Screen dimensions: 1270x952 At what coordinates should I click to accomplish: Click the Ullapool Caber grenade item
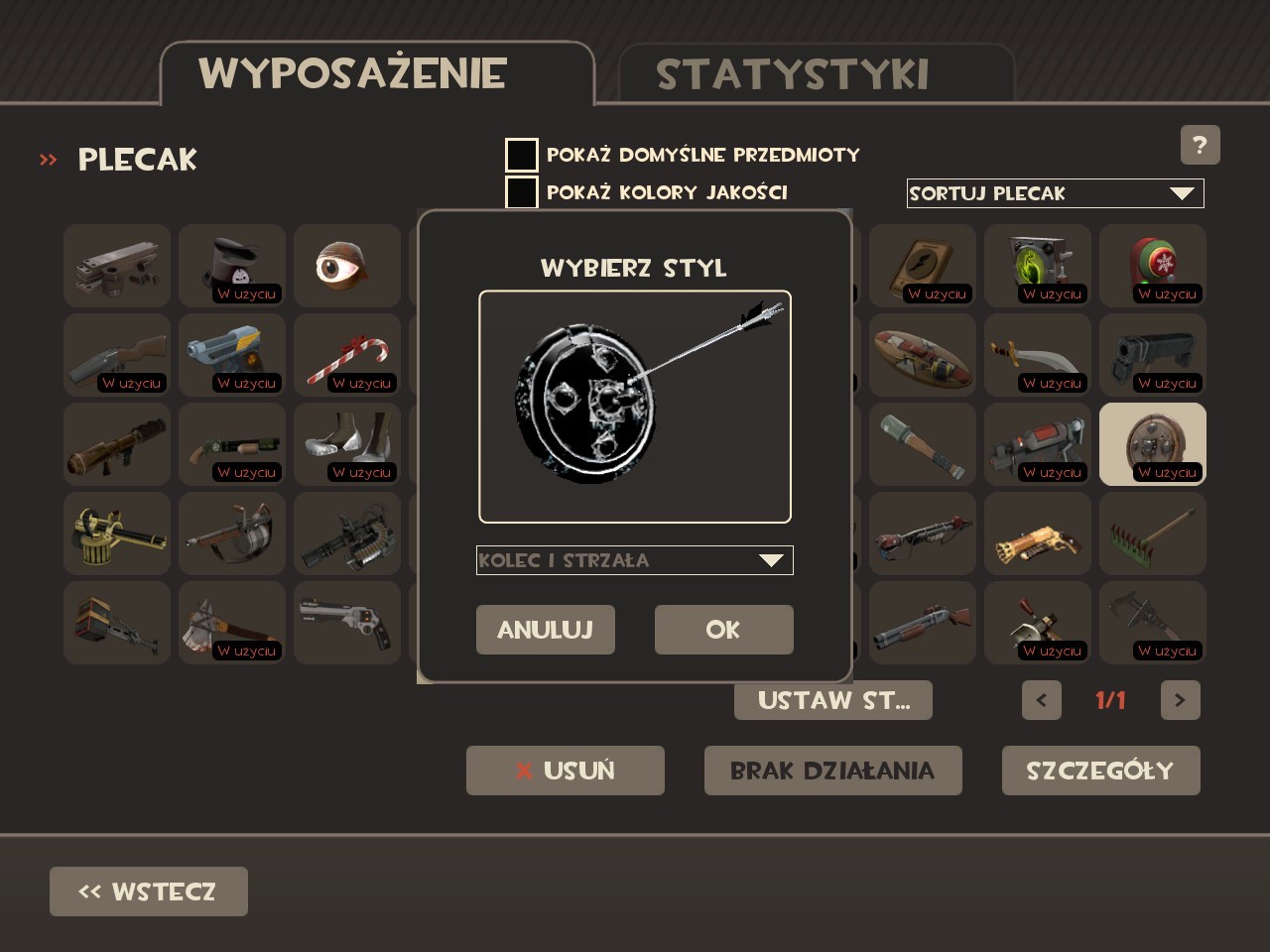[x=922, y=444]
